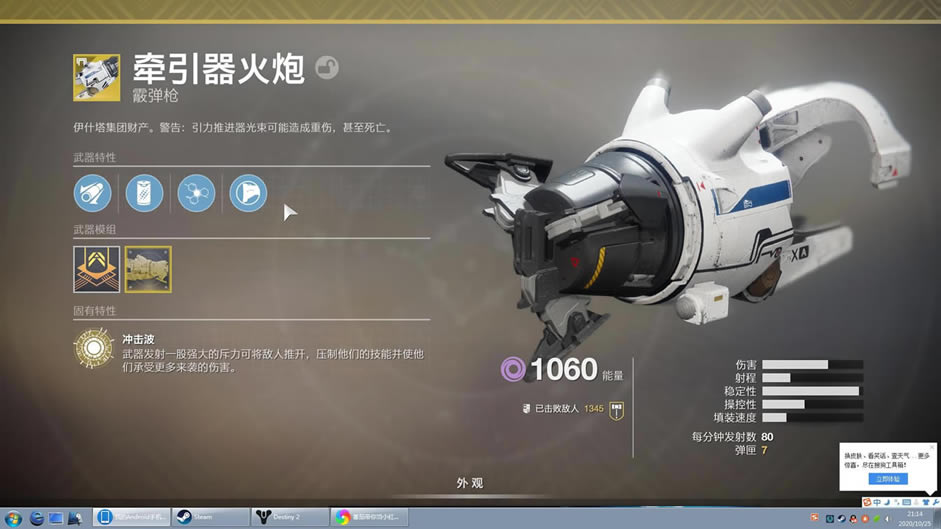
Task: Inspect the magazine perk icon
Action: pos(144,193)
